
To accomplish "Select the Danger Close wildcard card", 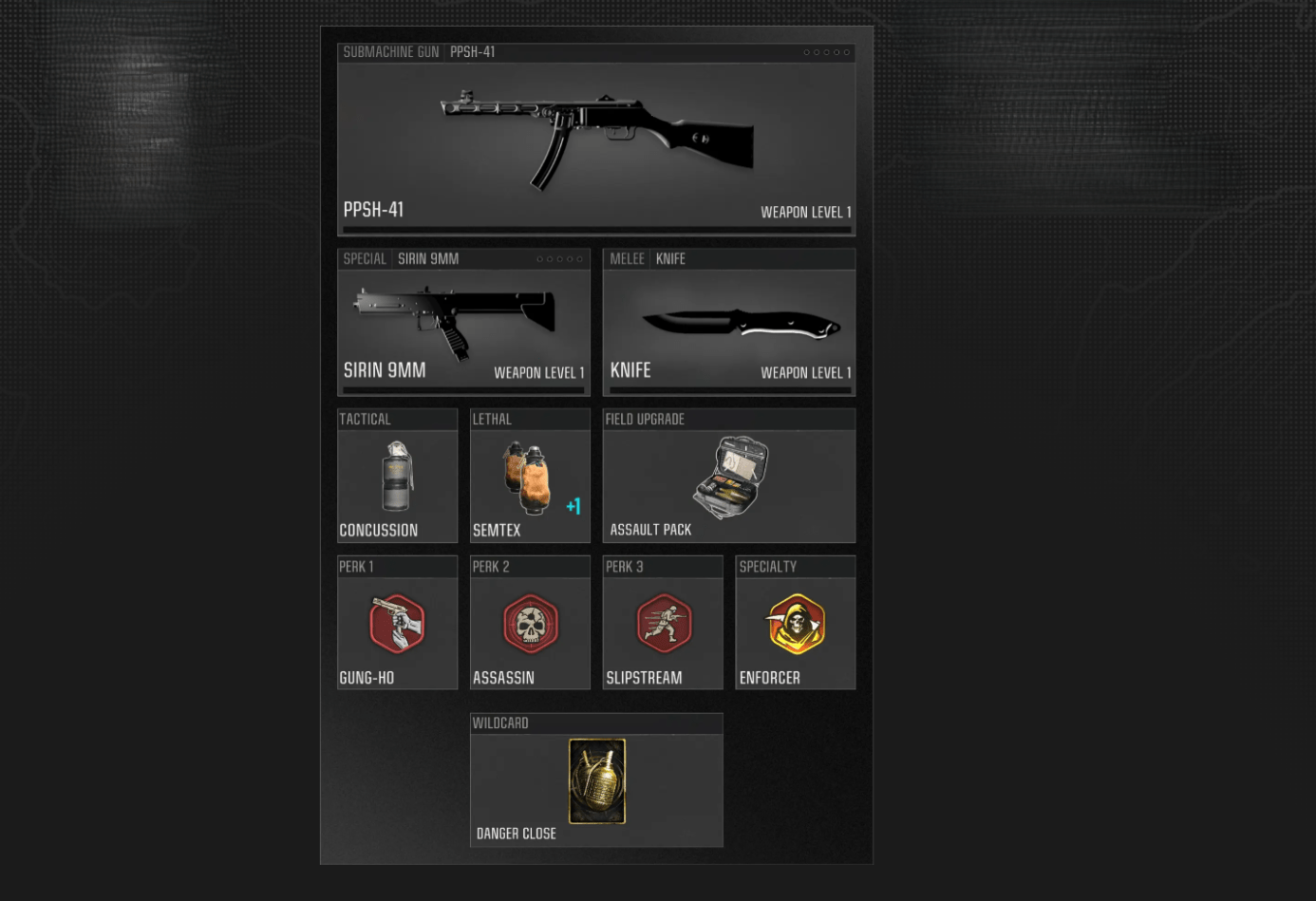I will (x=596, y=781).
